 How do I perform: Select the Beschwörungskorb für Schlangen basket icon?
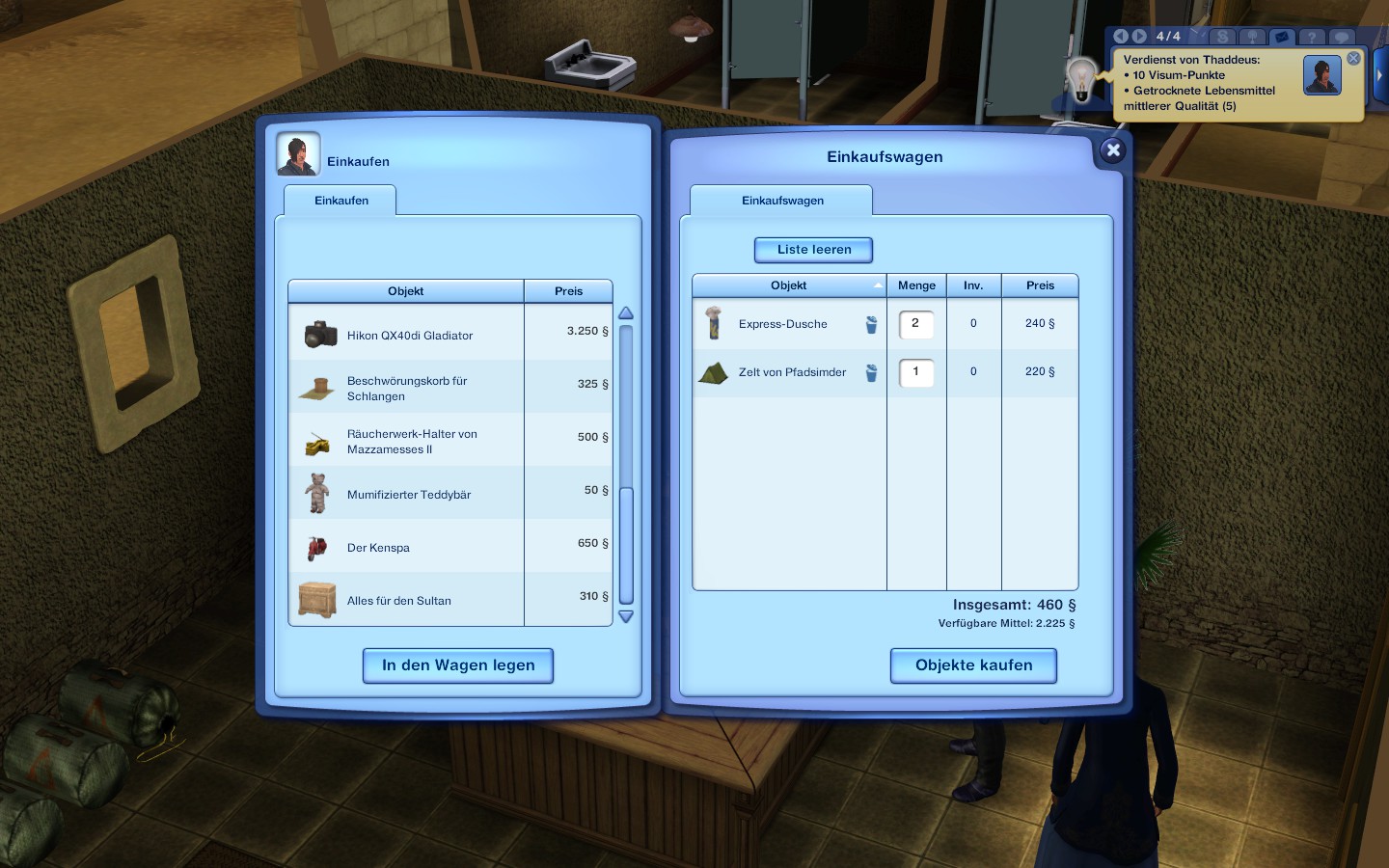[x=316, y=386]
